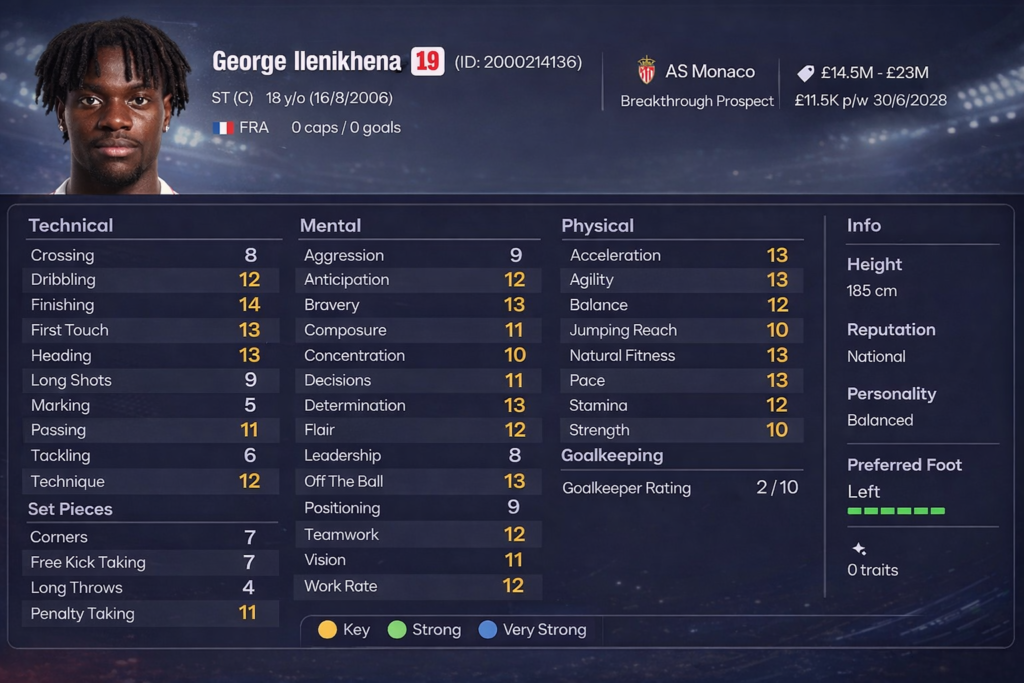Image resolution: width=1024 pixels, height=683 pixels.
Task: Click George Ilenikhena's portrait photo
Action: click(112, 106)
